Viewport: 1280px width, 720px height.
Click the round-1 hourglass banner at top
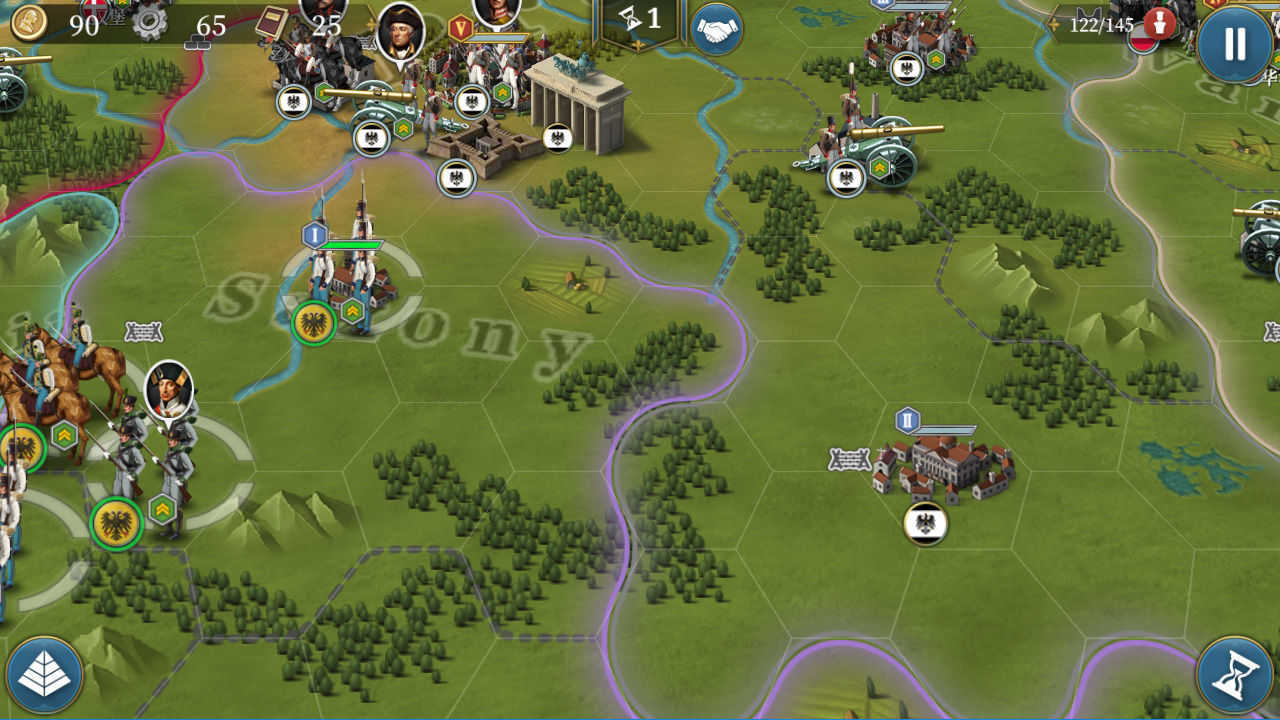tap(634, 18)
